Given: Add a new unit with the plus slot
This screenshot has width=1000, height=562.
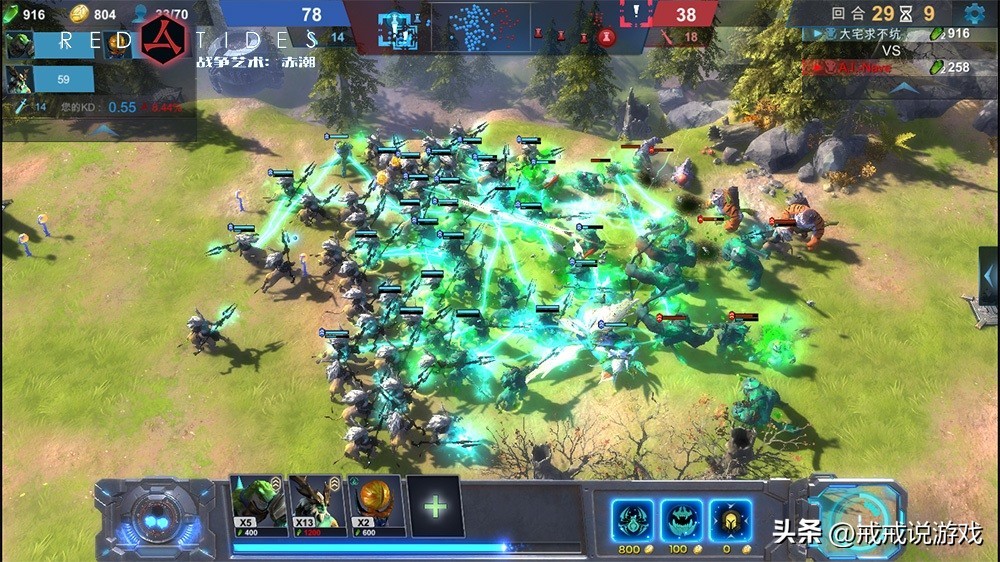Looking at the screenshot, I should [435, 506].
